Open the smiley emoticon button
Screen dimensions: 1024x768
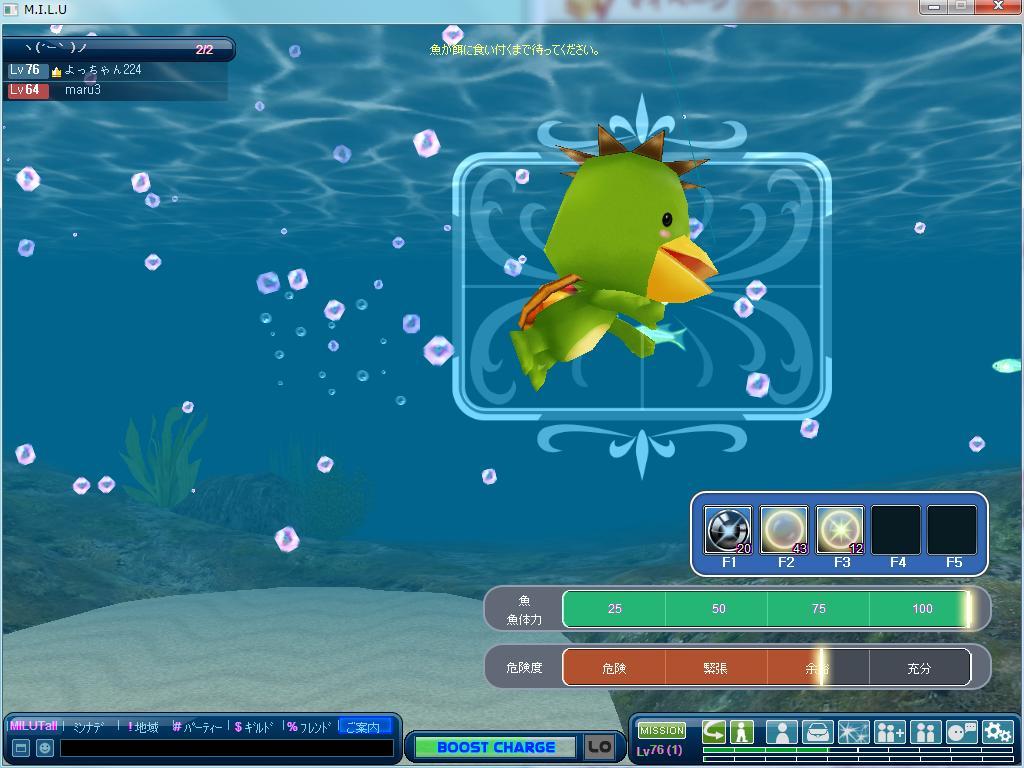[x=45, y=748]
